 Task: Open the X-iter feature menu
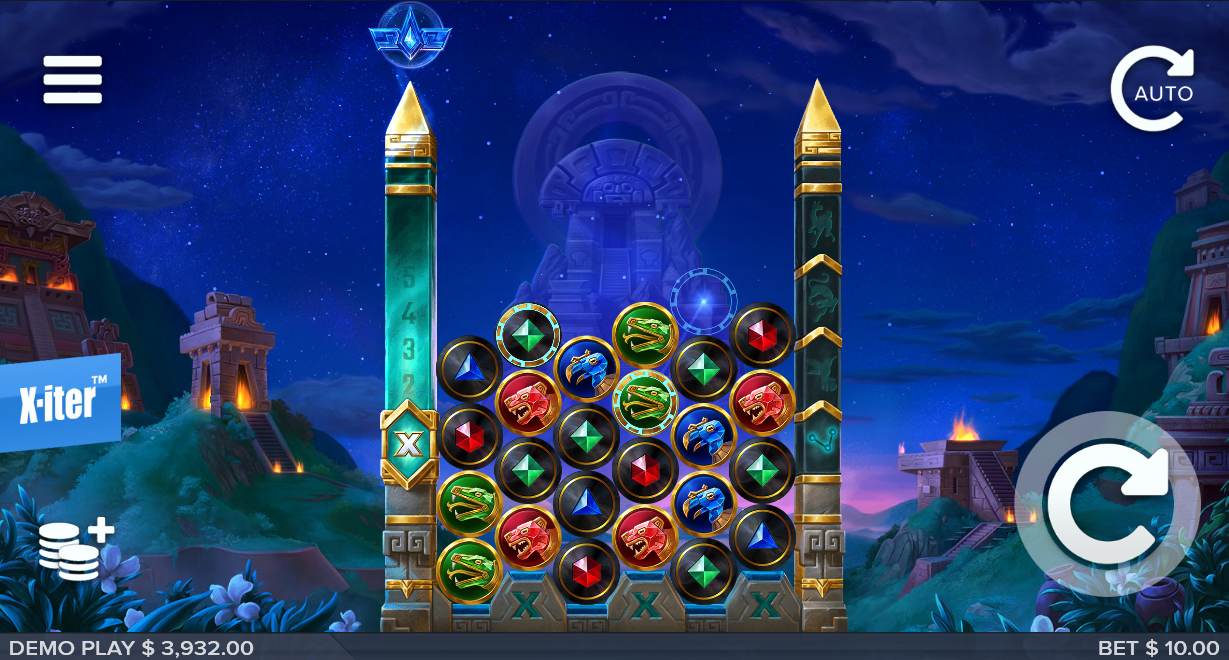(60, 402)
